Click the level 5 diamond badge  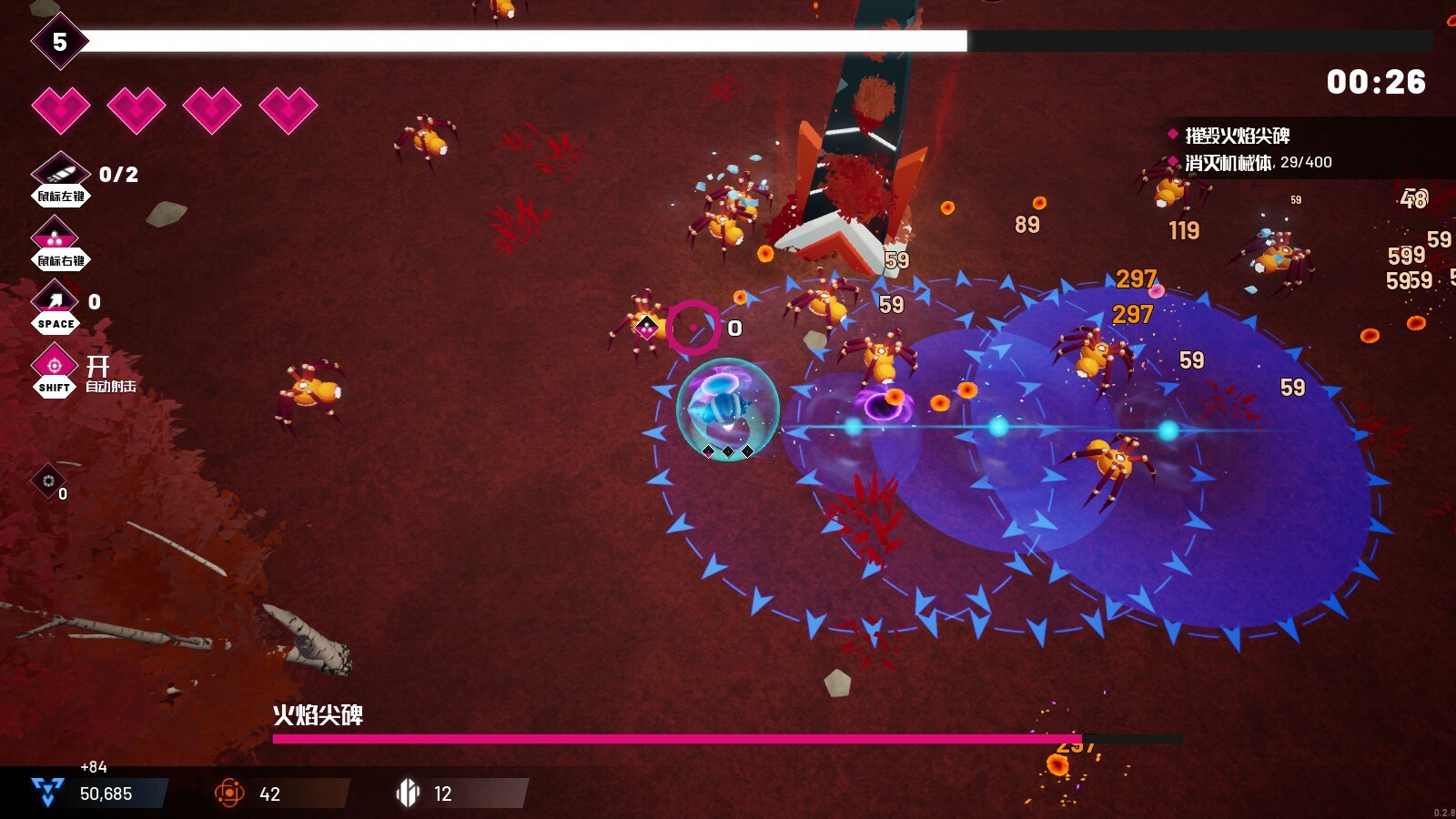click(59, 42)
